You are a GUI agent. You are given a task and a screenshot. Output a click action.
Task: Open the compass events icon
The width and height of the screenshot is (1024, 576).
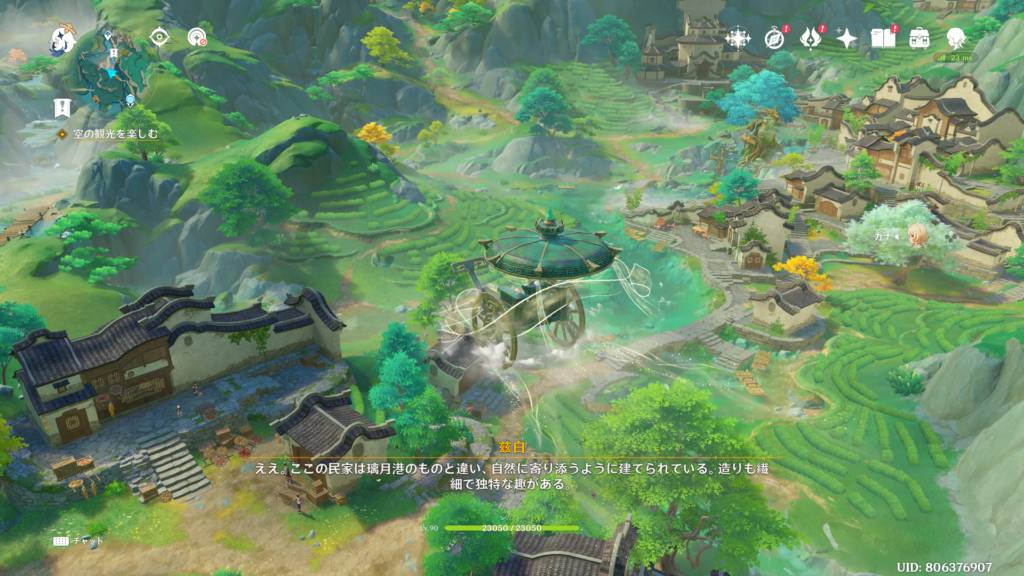(774, 39)
